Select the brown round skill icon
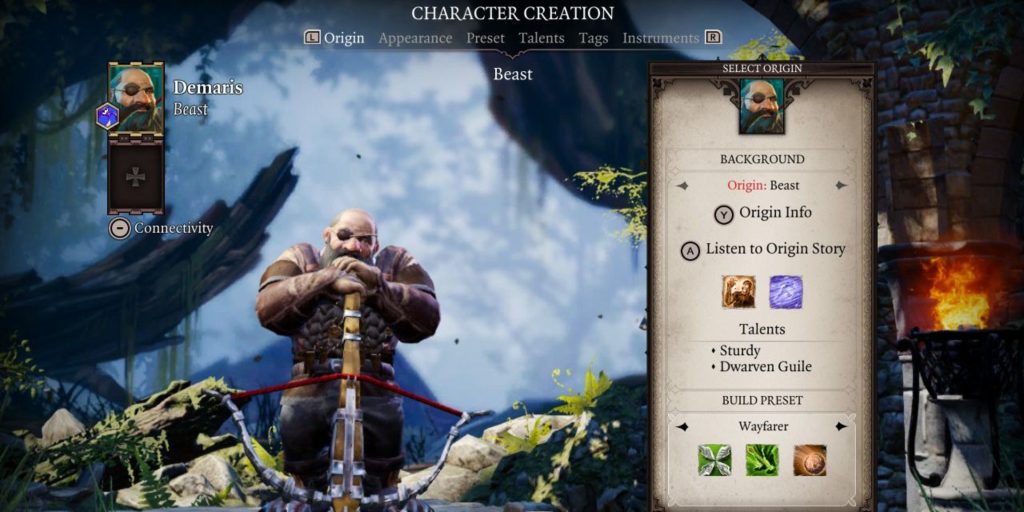 click(810, 461)
